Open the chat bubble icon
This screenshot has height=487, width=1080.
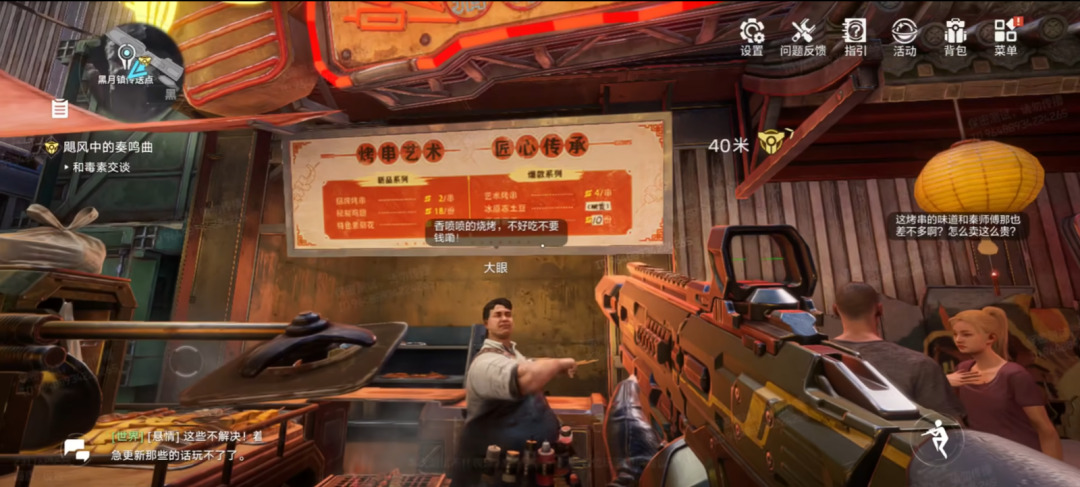click(76, 449)
